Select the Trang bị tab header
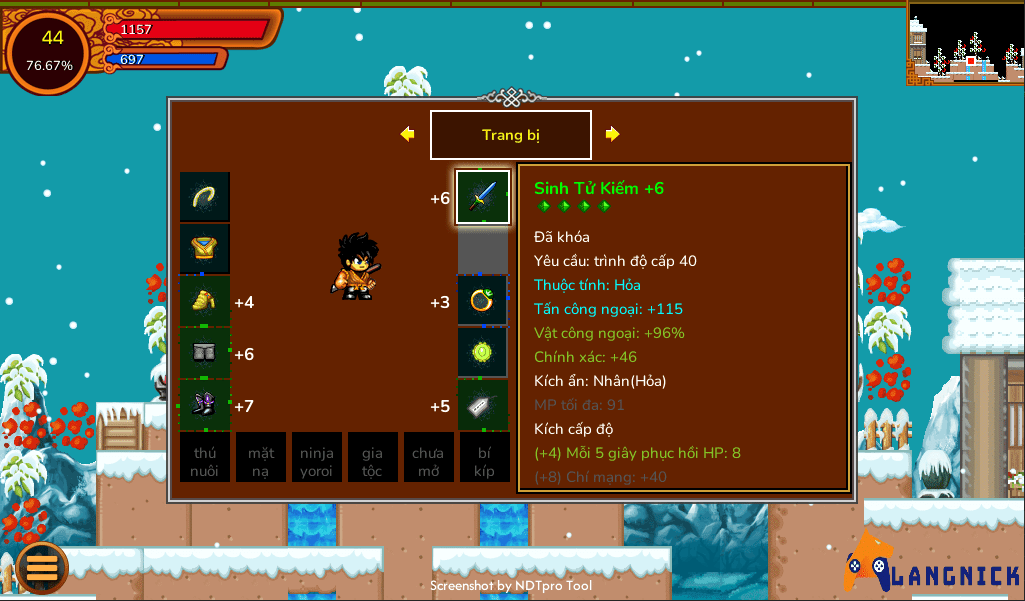The height and width of the screenshot is (601, 1025). (x=511, y=135)
